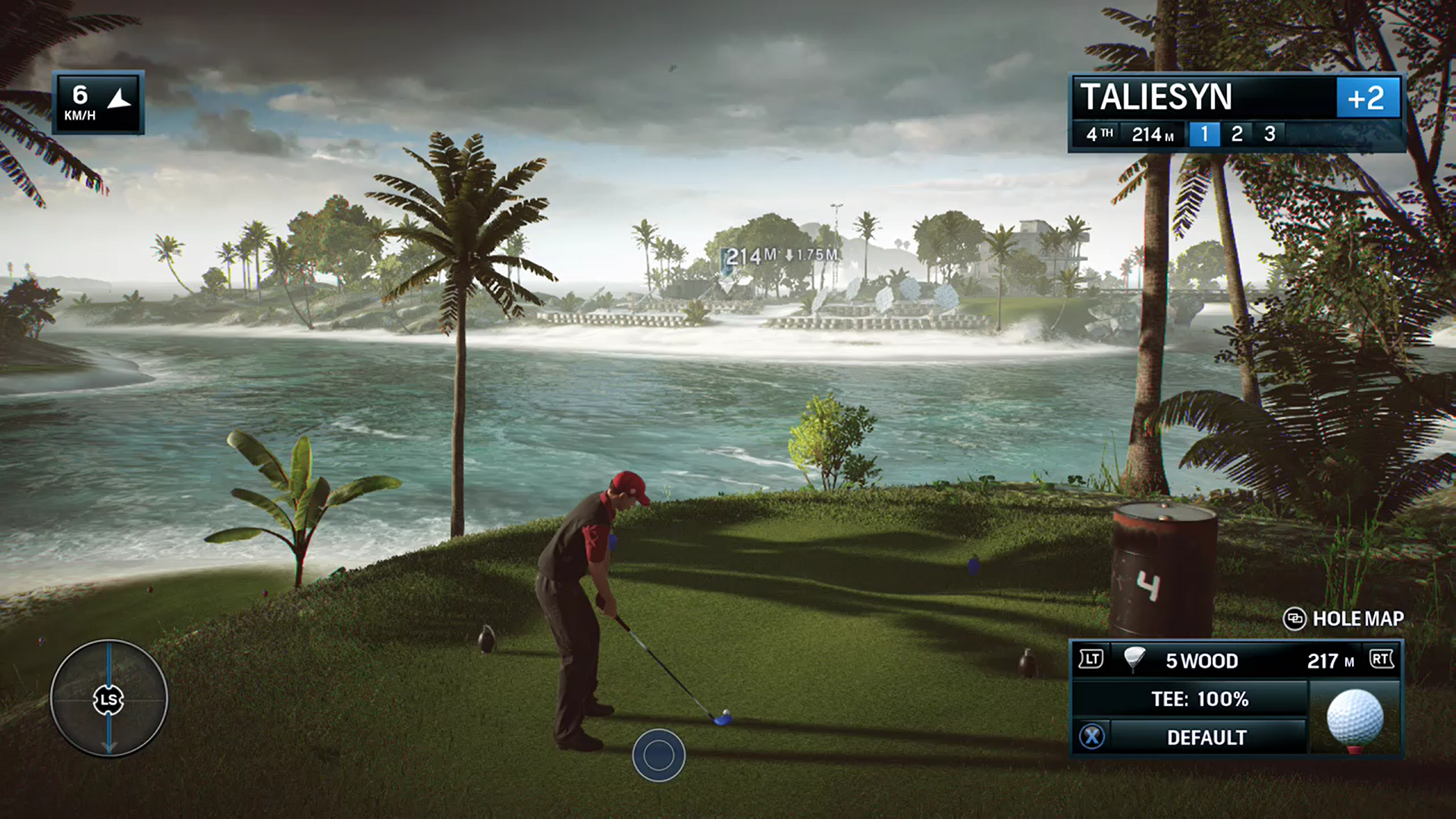The height and width of the screenshot is (819, 1456).
Task: Select the stroke 3 box
Action: 1269,134
